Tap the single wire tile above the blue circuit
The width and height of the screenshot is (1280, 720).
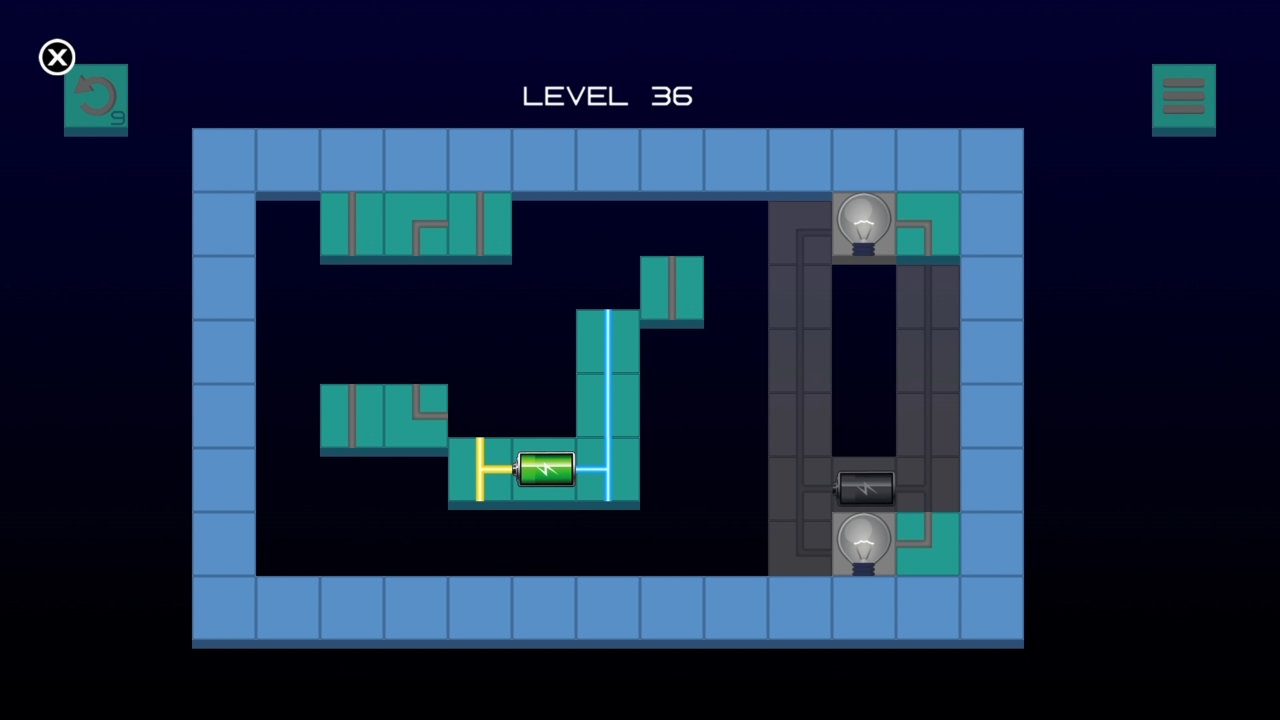pos(672,290)
